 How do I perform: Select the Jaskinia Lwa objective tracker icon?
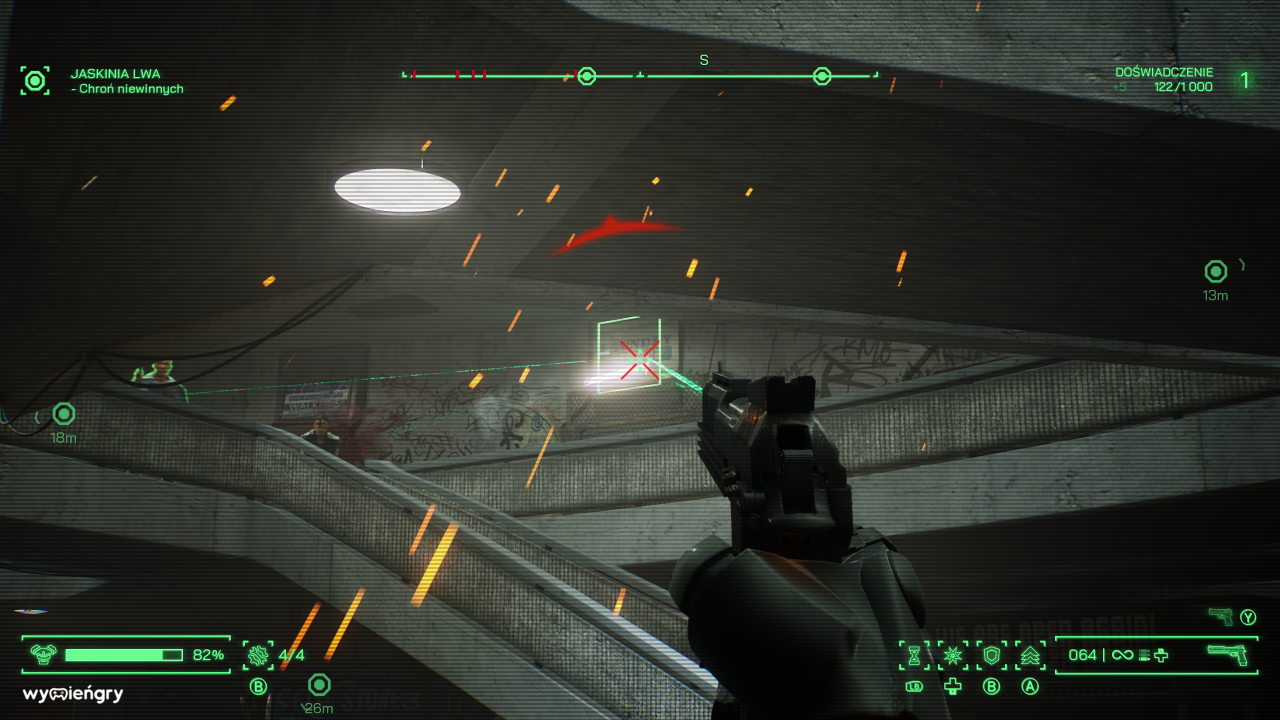[36, 81]
